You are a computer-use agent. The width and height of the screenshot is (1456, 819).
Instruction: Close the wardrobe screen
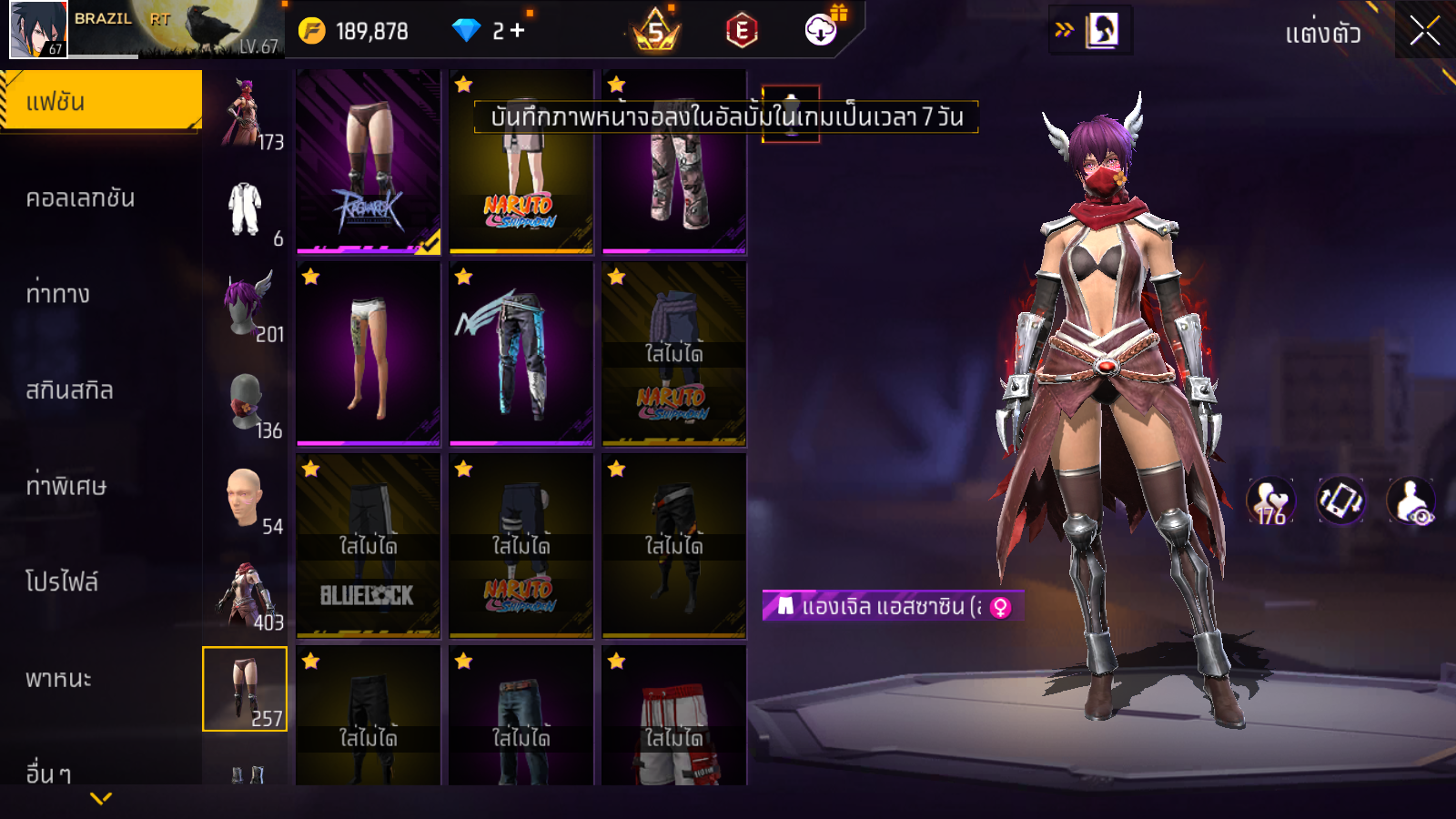coord(1424,32)
